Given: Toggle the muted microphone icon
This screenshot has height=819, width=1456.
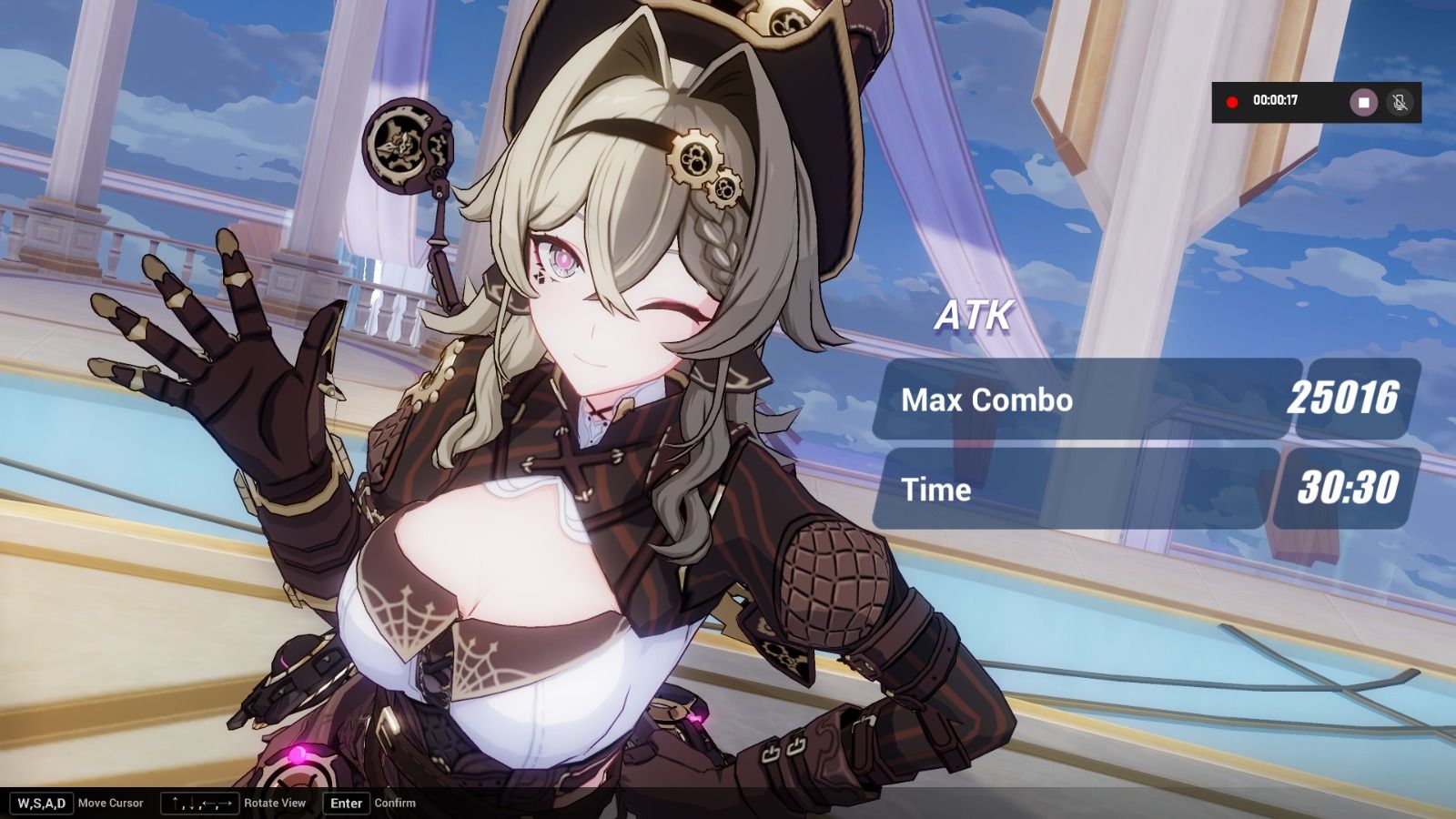Looking at the screenshot, I should [1399, 102].
